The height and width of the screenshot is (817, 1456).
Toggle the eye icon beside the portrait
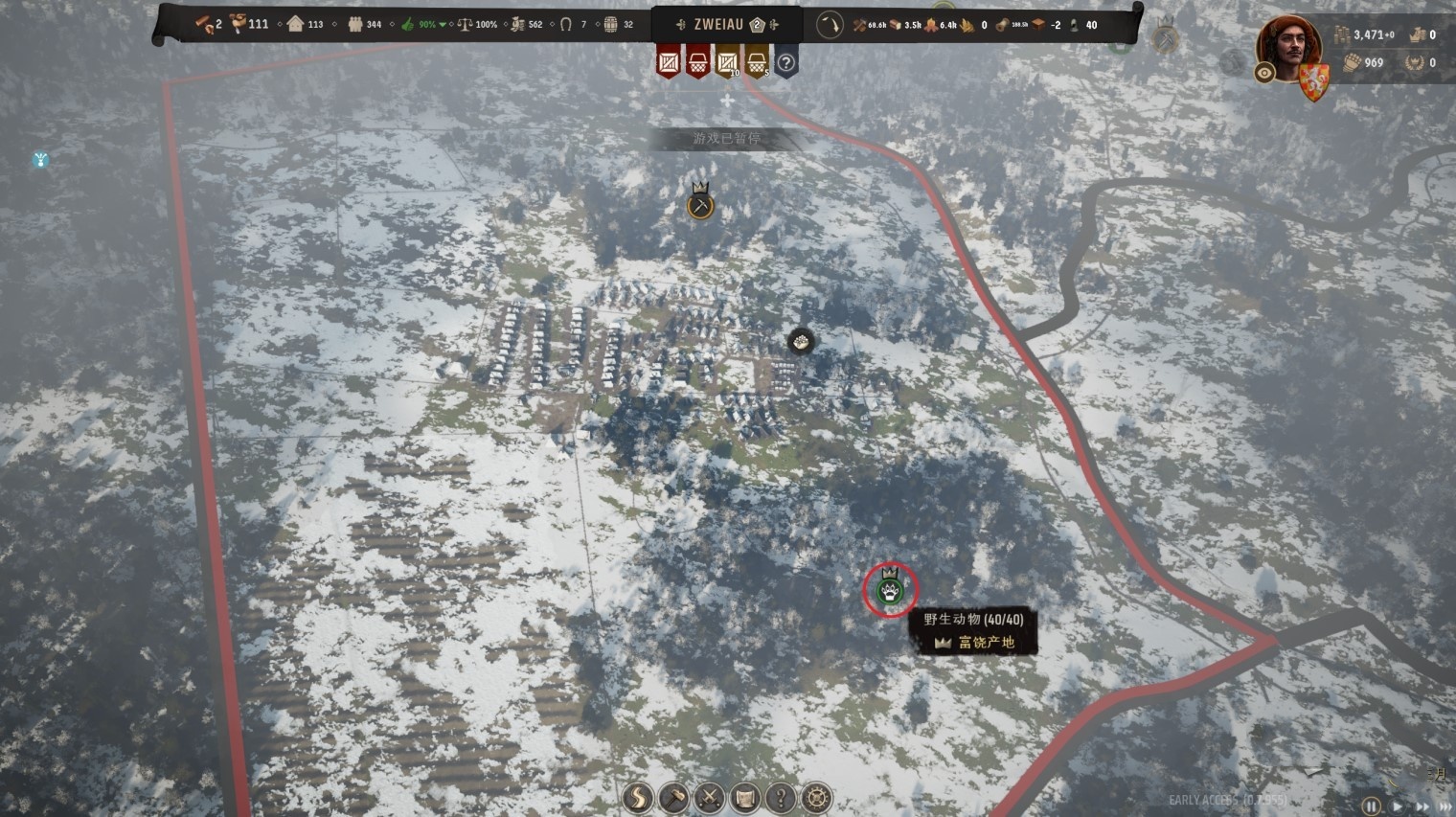point(1264,73)
